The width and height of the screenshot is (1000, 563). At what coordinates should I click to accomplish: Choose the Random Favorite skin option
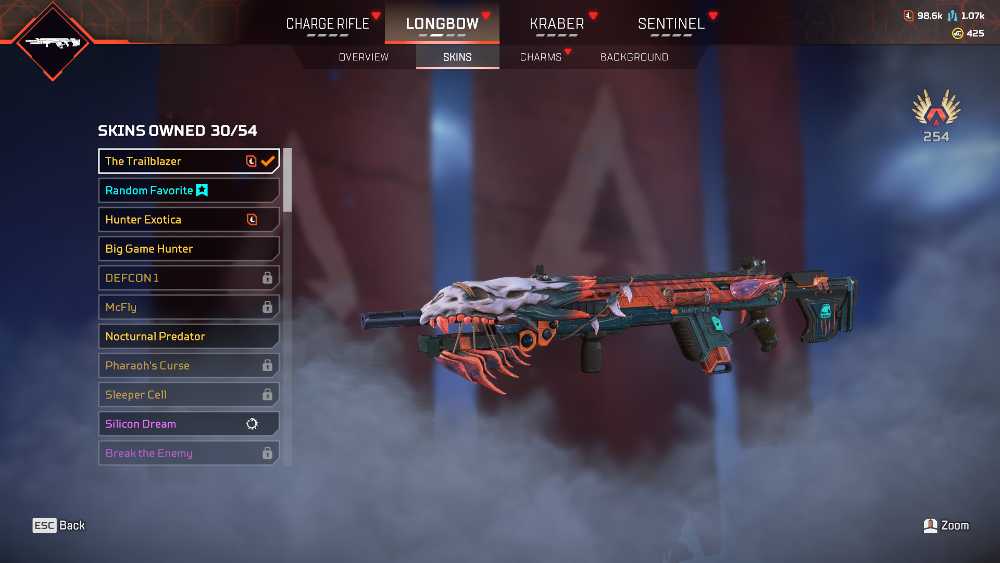point(188,190)
